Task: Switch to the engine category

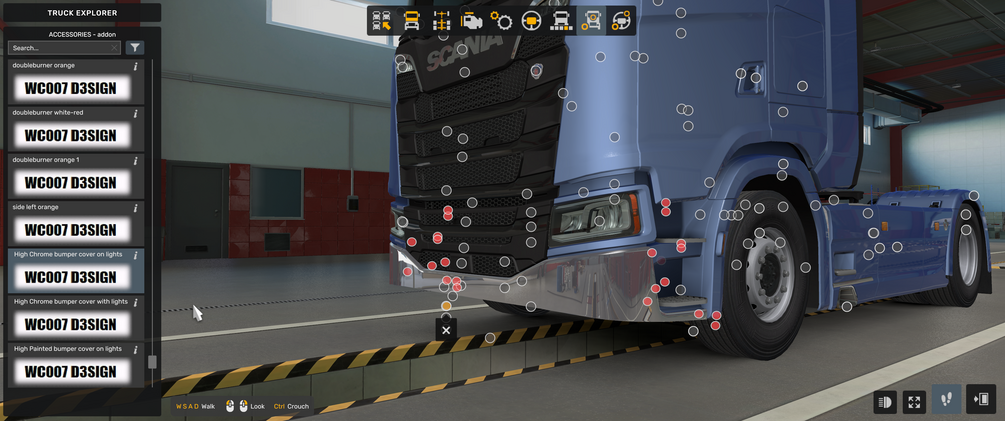Action: [x=471, y=21]
